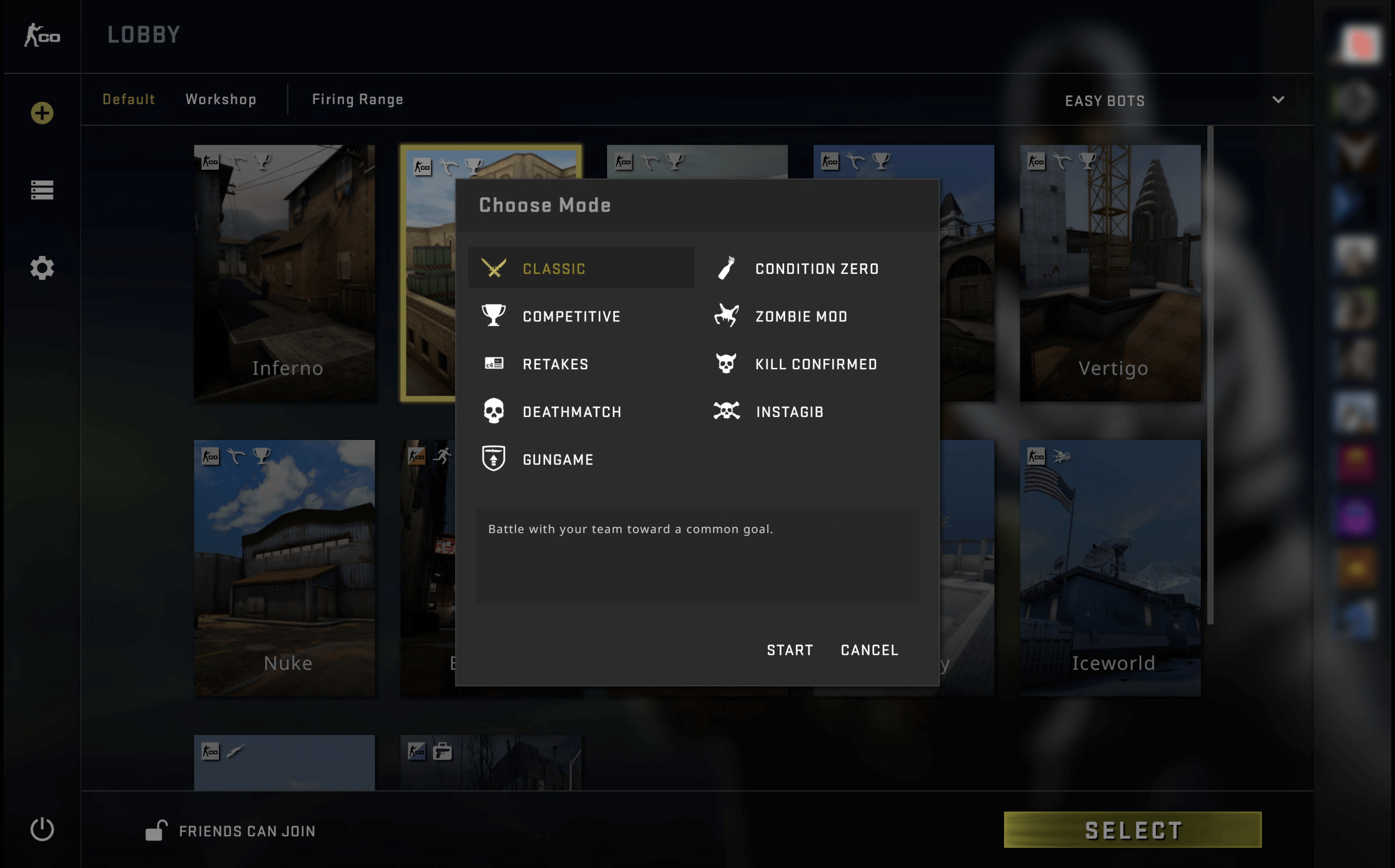Click the Condition Zero glove icon
The image size is (1395, 868).
pos(726,268)
